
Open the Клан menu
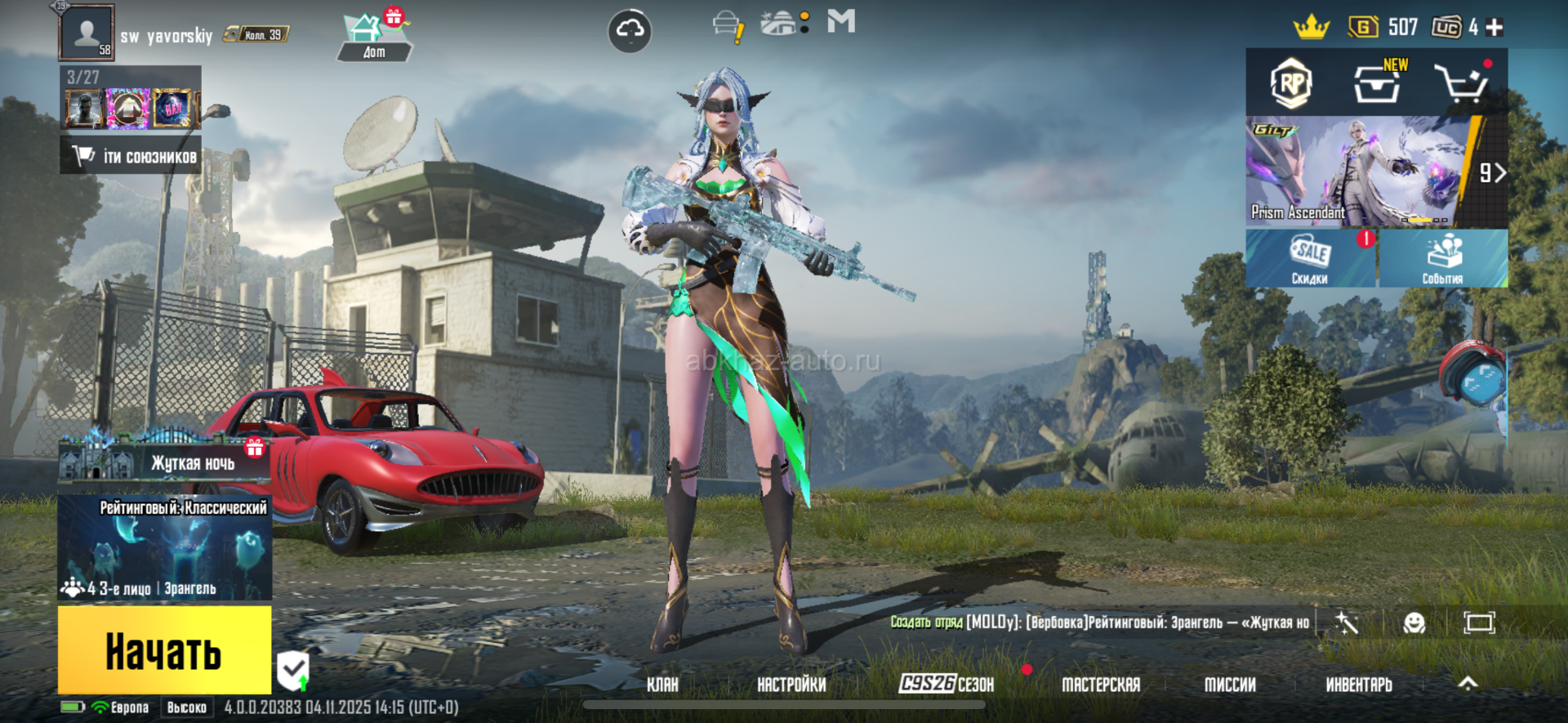pos(662,685)
